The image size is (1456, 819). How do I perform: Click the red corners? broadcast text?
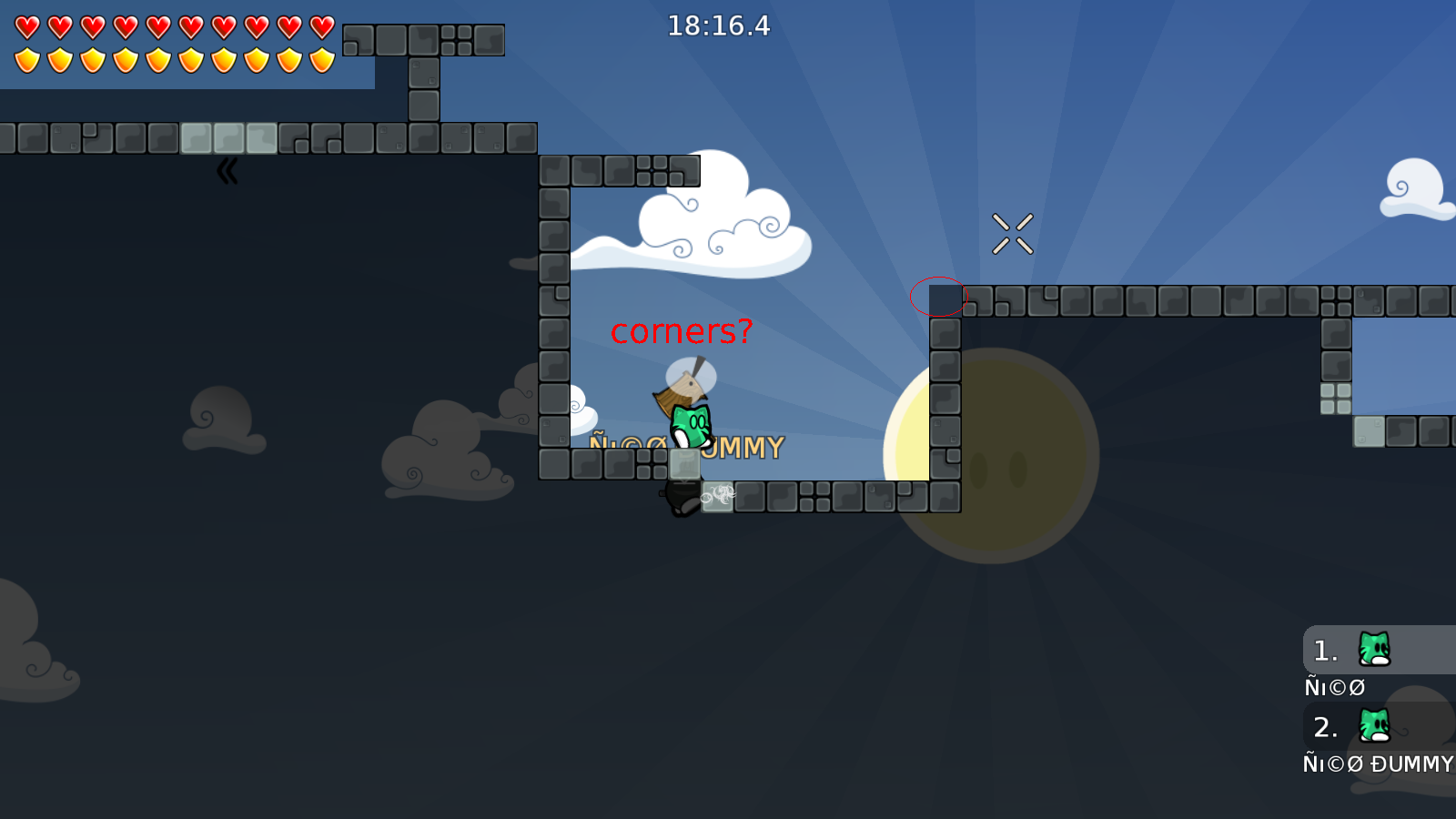(x=682, y=330)
